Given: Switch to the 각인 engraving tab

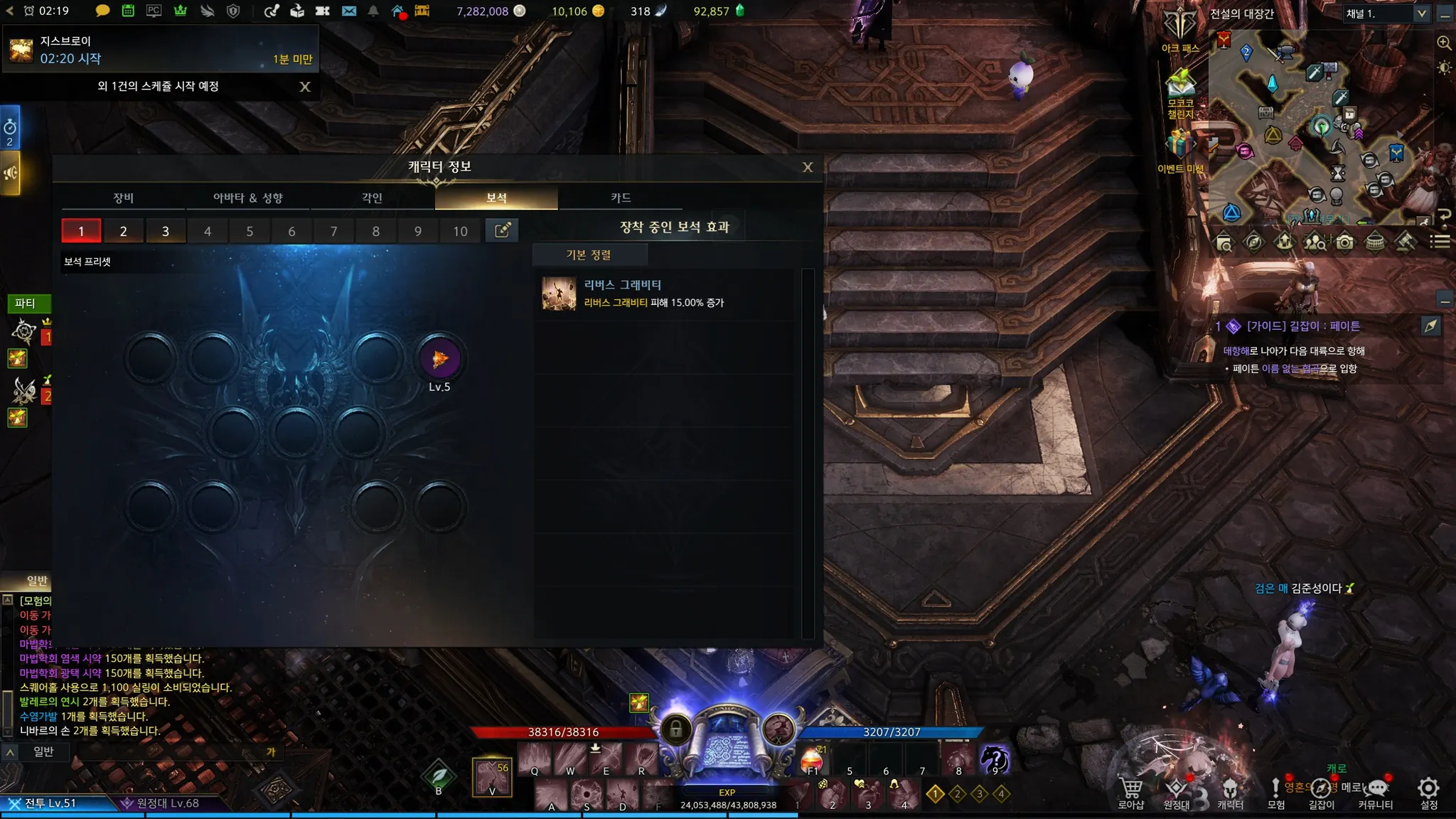Looking at the screenshot, I should (372, 198).
